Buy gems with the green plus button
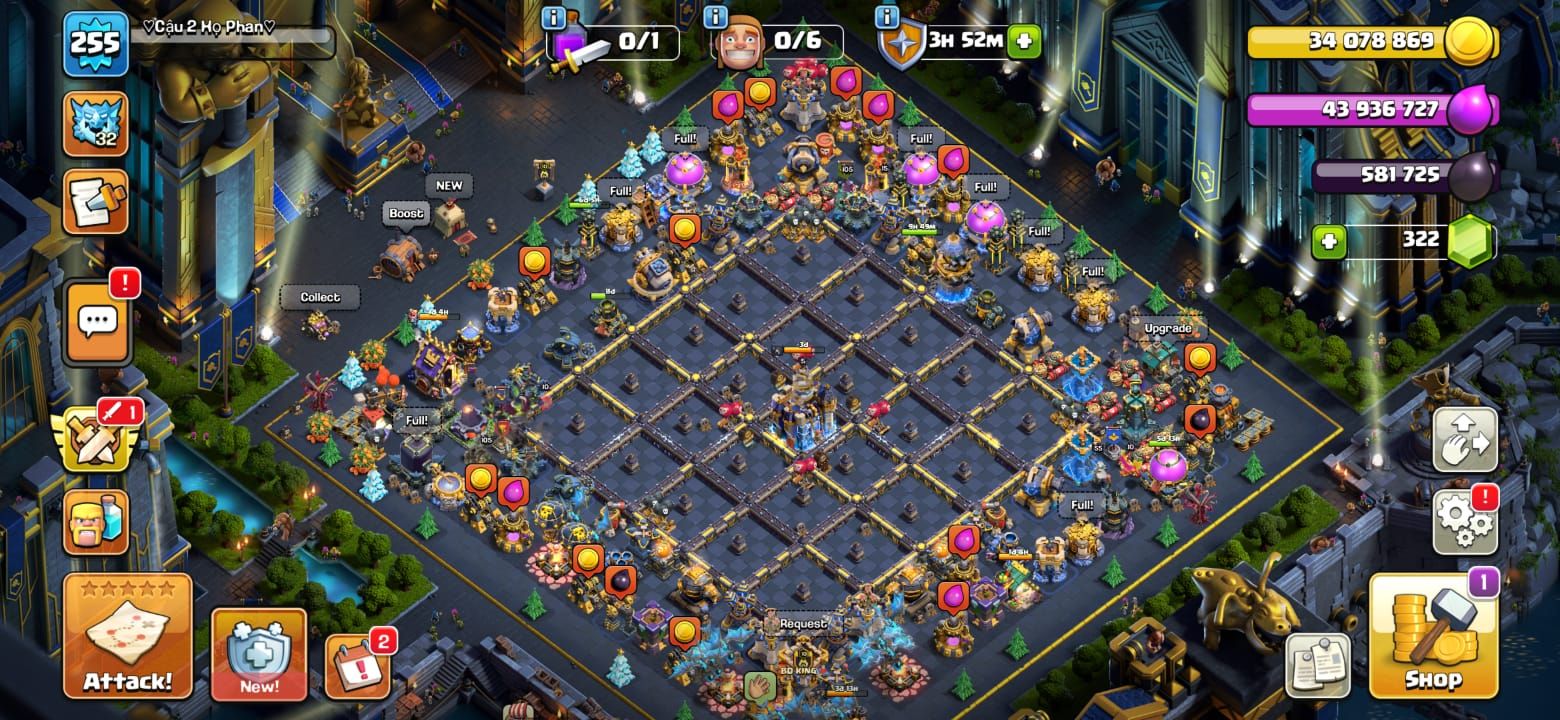 pos(1329,241)
